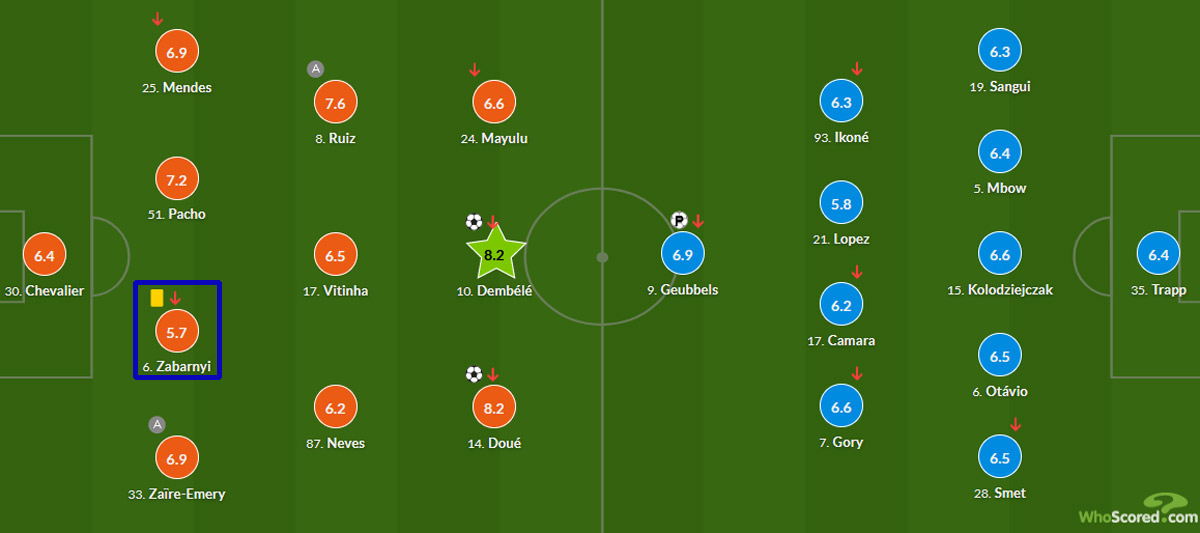Select Geubbels' blue rating marker
Screen dimensions: 1200x533
(683, 255)
